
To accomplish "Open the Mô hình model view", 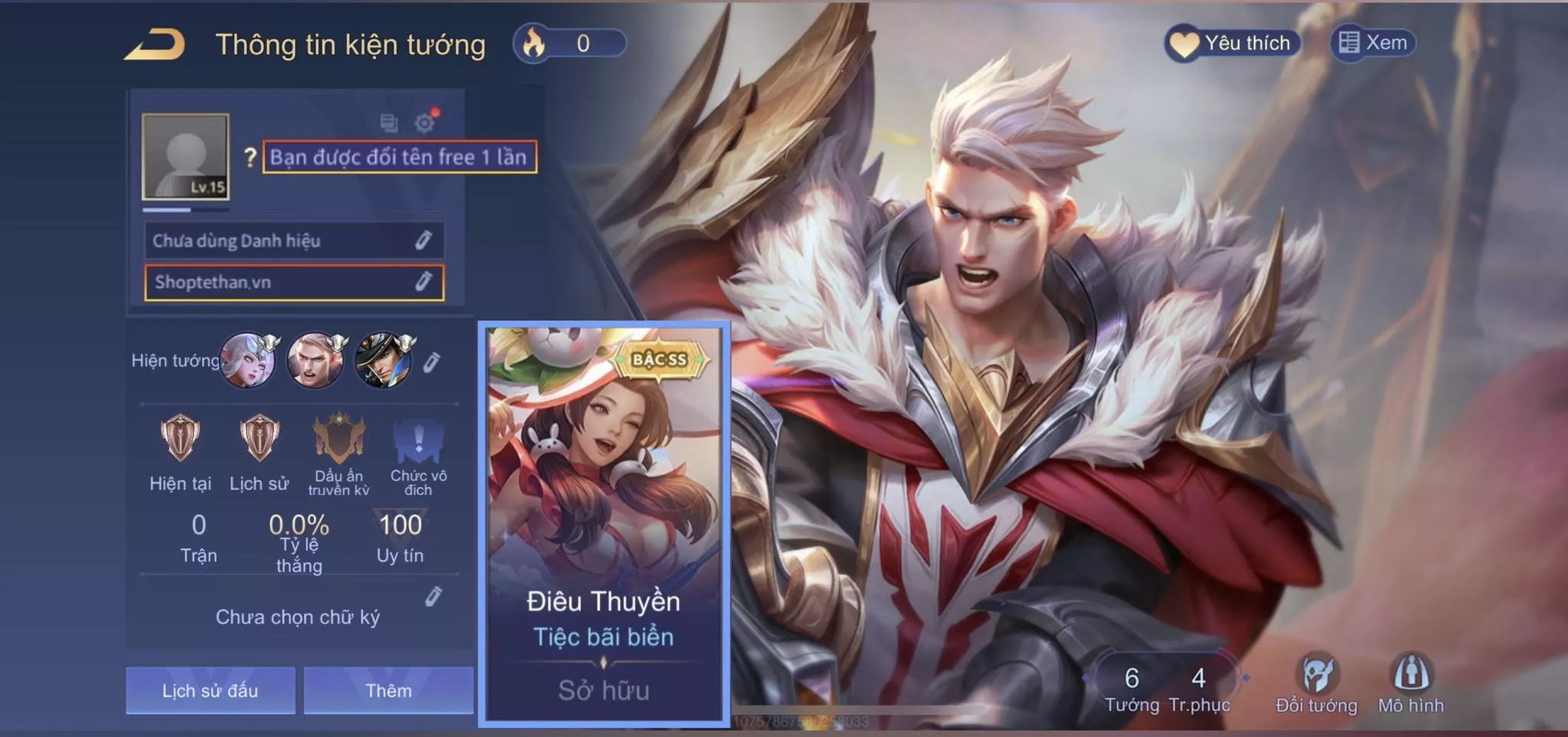I will 1411,684.
